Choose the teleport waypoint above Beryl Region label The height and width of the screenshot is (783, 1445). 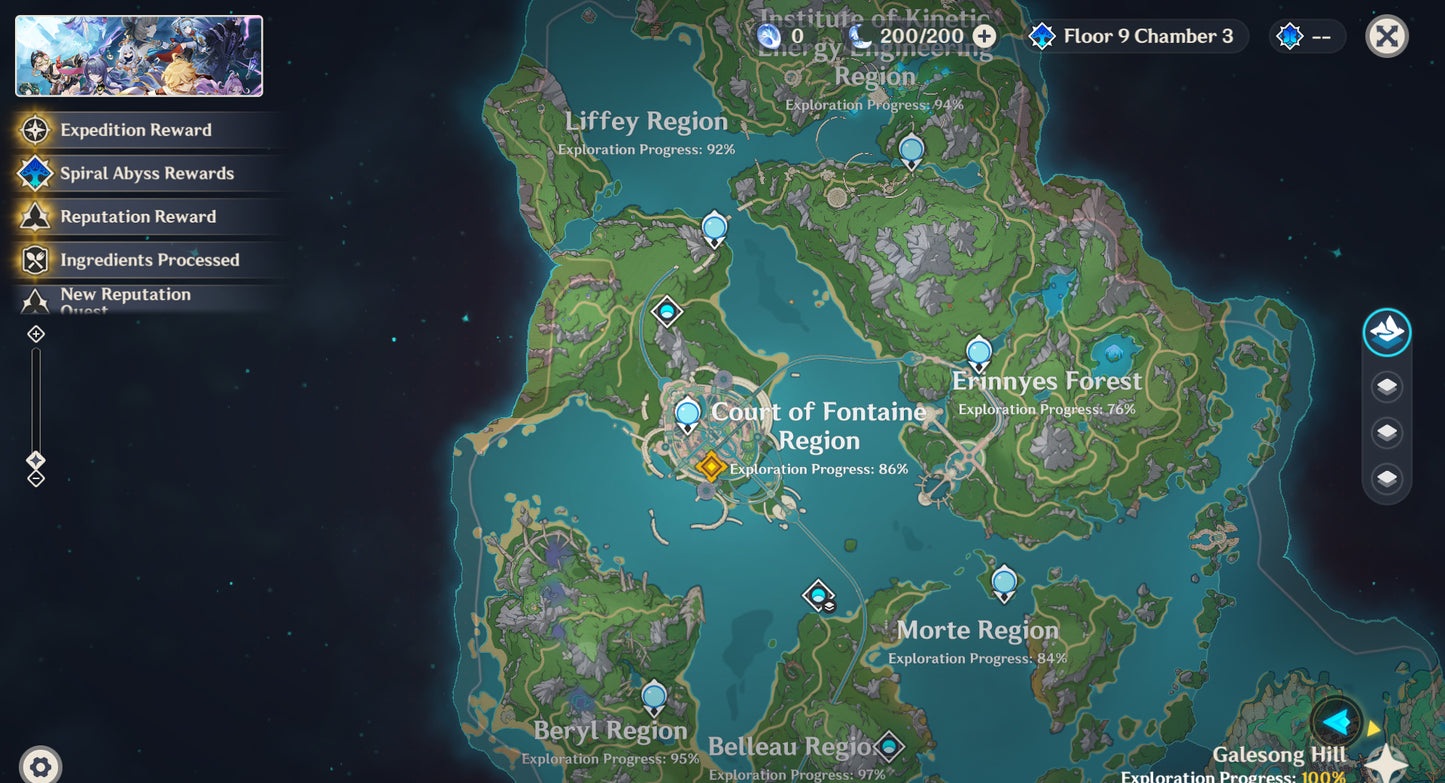pyautogui.click(x=654, y=696)
